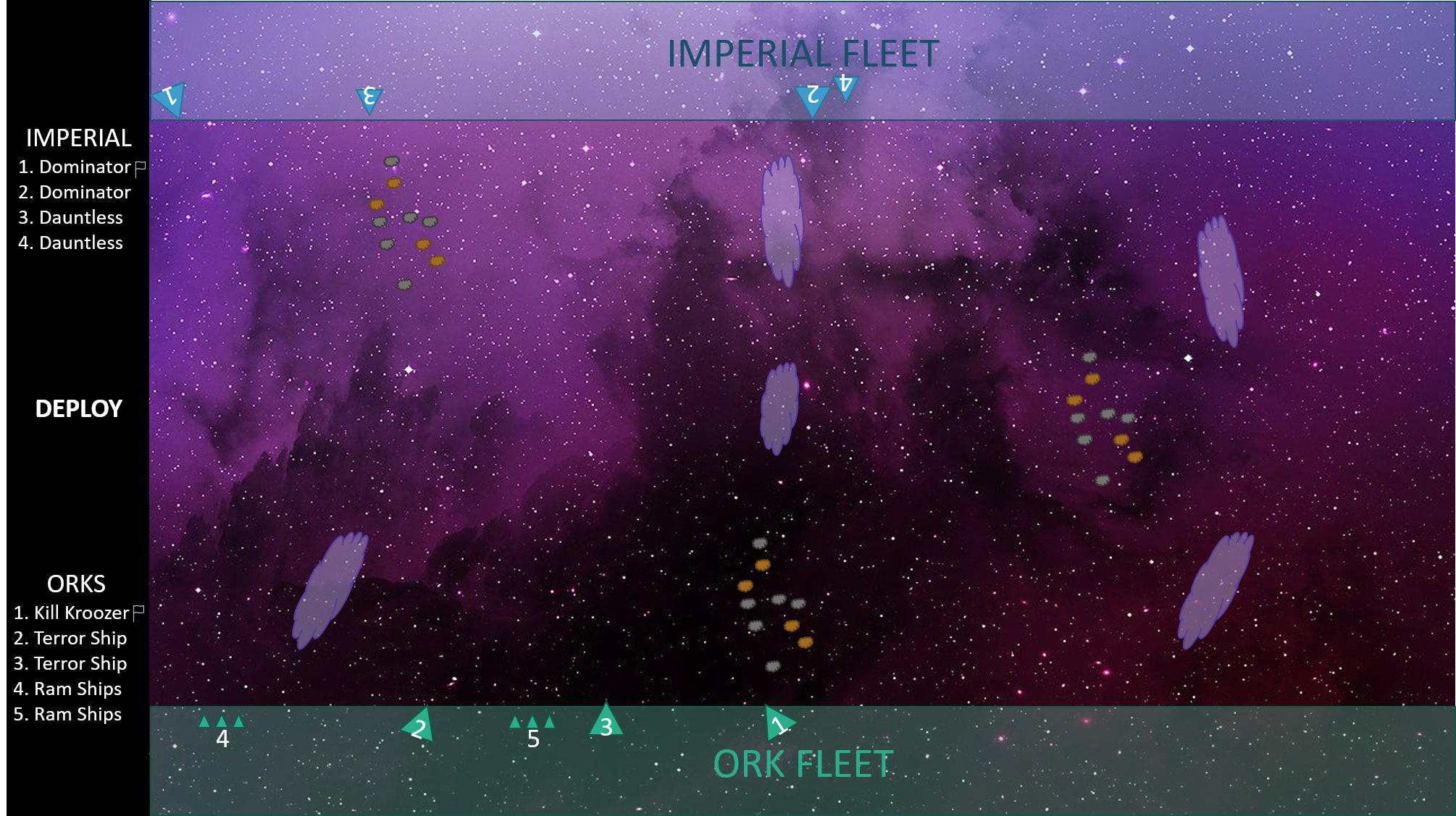Pick '2. Terror Ship' in the Orks list
1456x816 pixels.
click(x=70, y=639)
